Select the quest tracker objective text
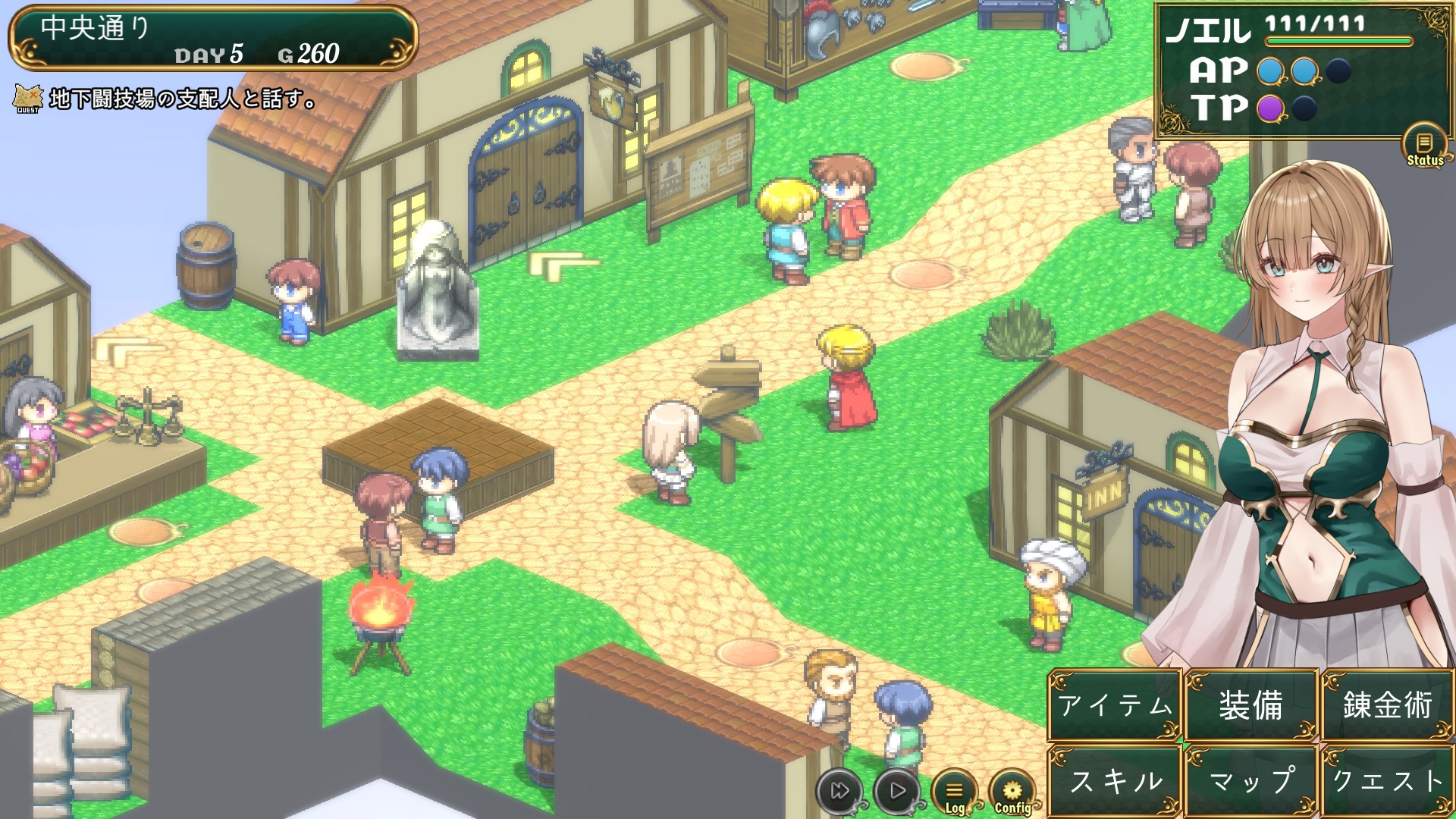Screen dimensions: 1456x819 click(x=182, y=99)
